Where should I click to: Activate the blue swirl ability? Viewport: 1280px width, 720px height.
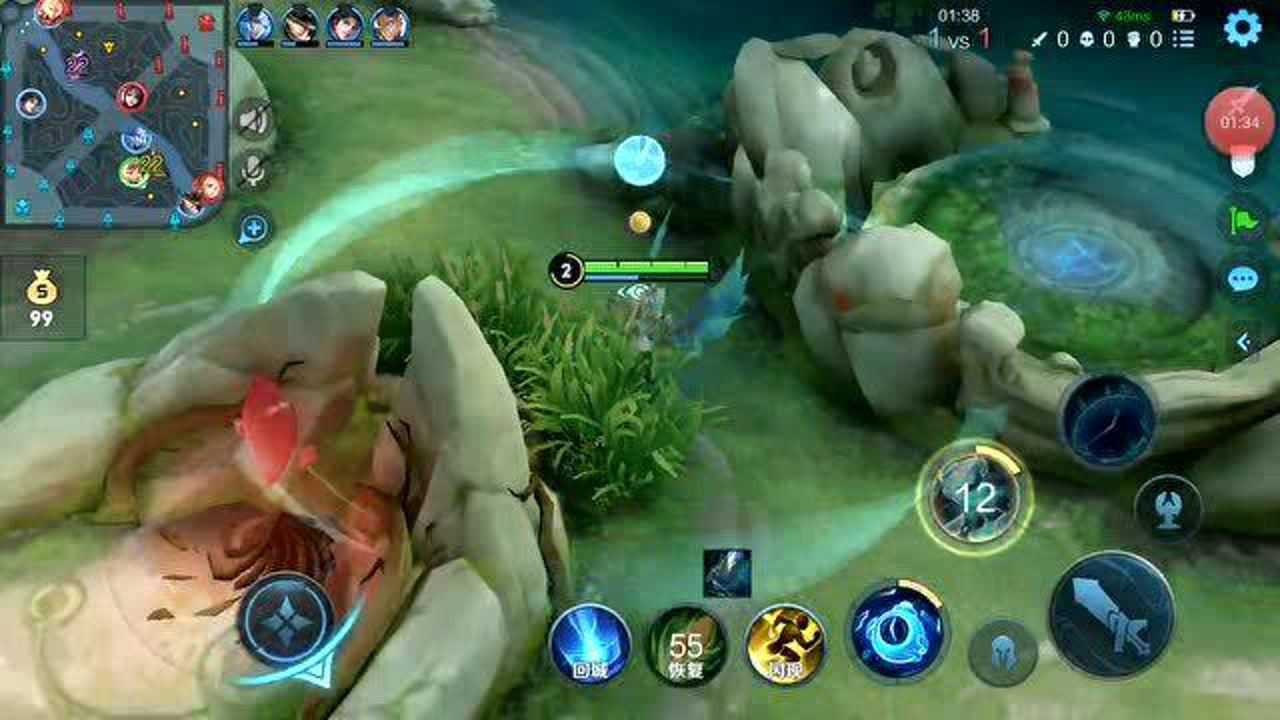(896, 632)
